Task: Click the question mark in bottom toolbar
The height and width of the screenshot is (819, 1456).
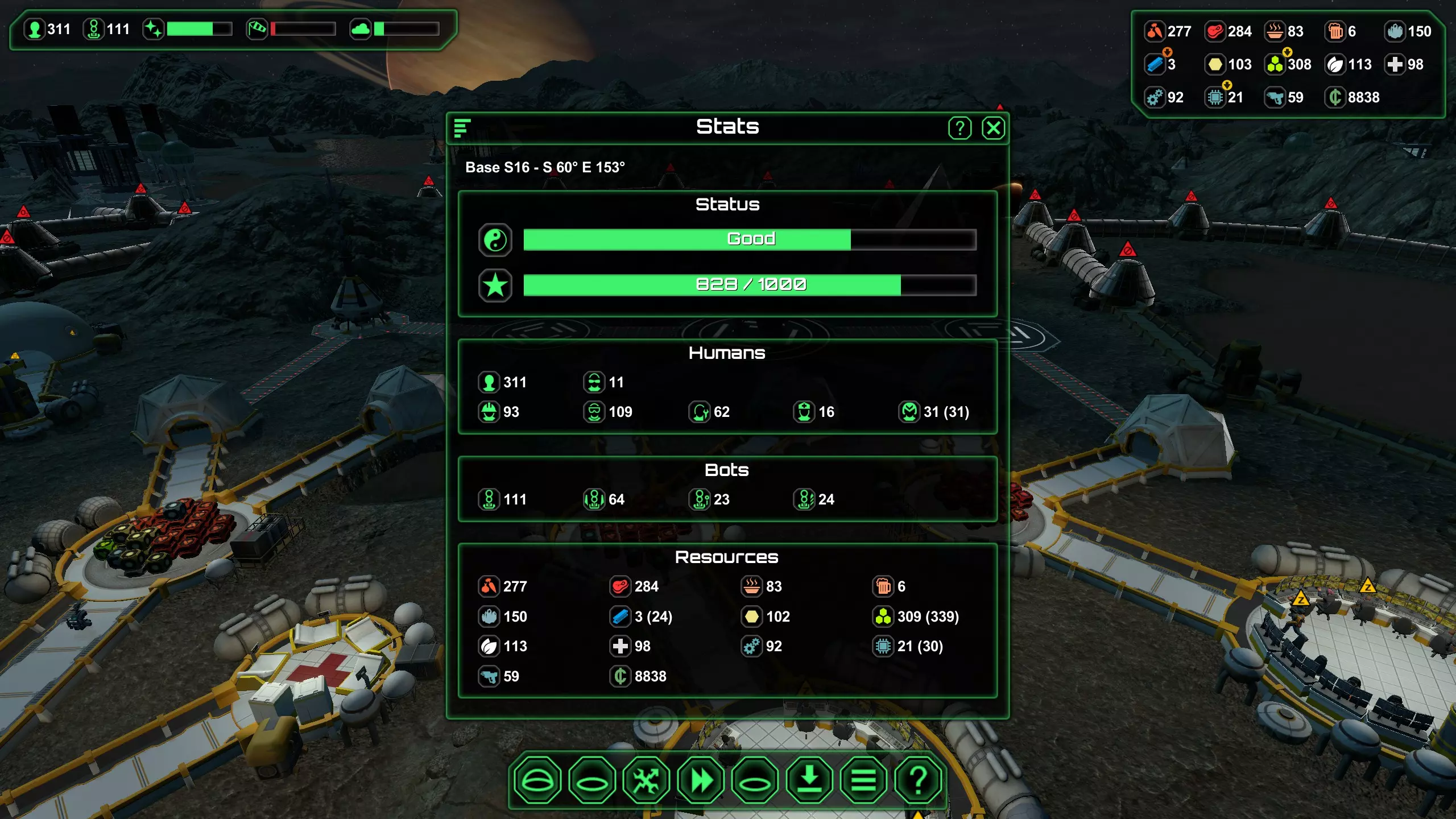Action: tap(918, 780)
